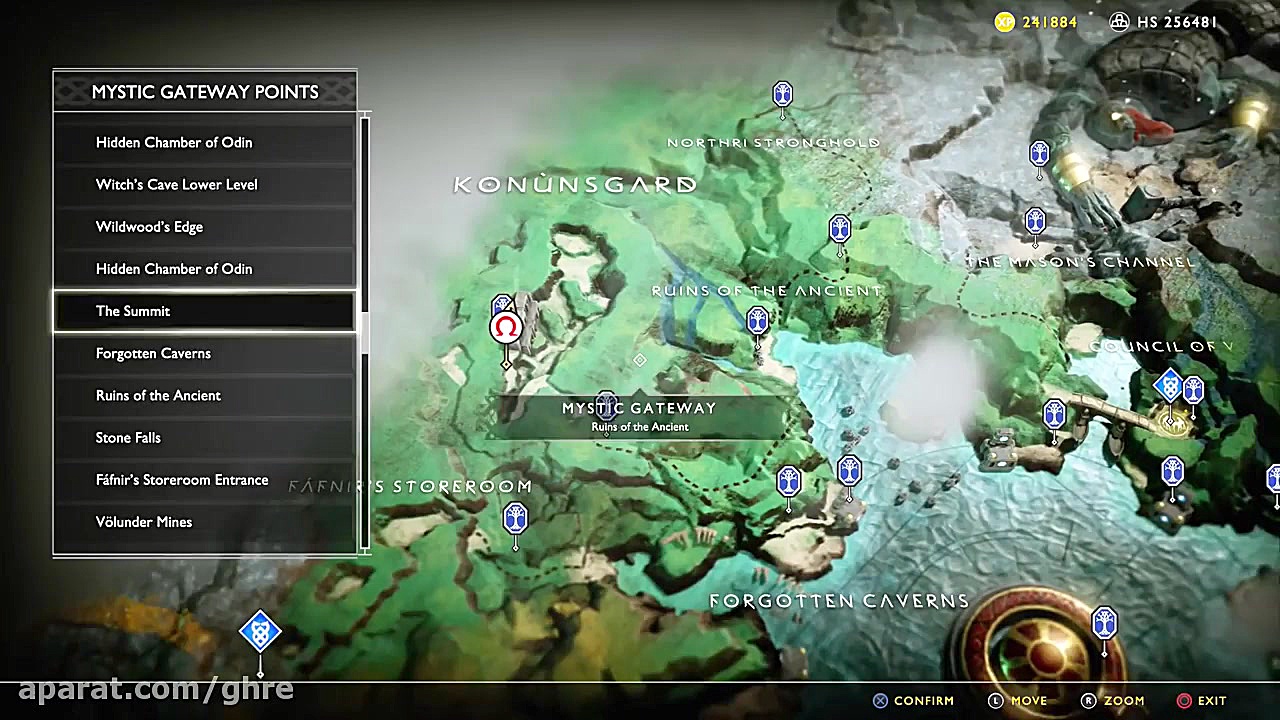Click the blue gateway diamond in the bottom-left corner
The width and height of the screenshot is (1280, 720).
click(x=260, y=630)
